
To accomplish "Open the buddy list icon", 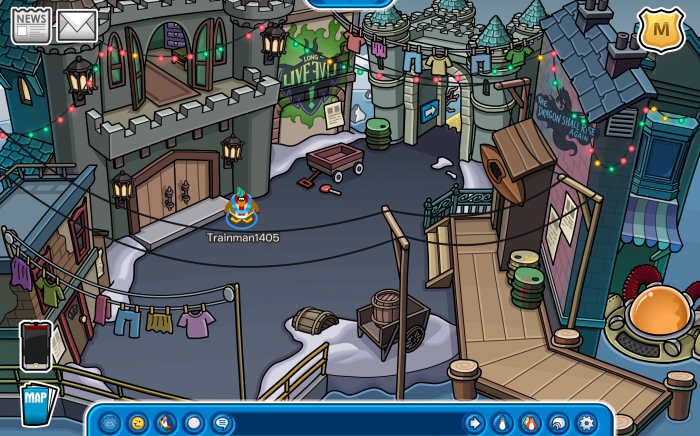I will click(530, 423).
